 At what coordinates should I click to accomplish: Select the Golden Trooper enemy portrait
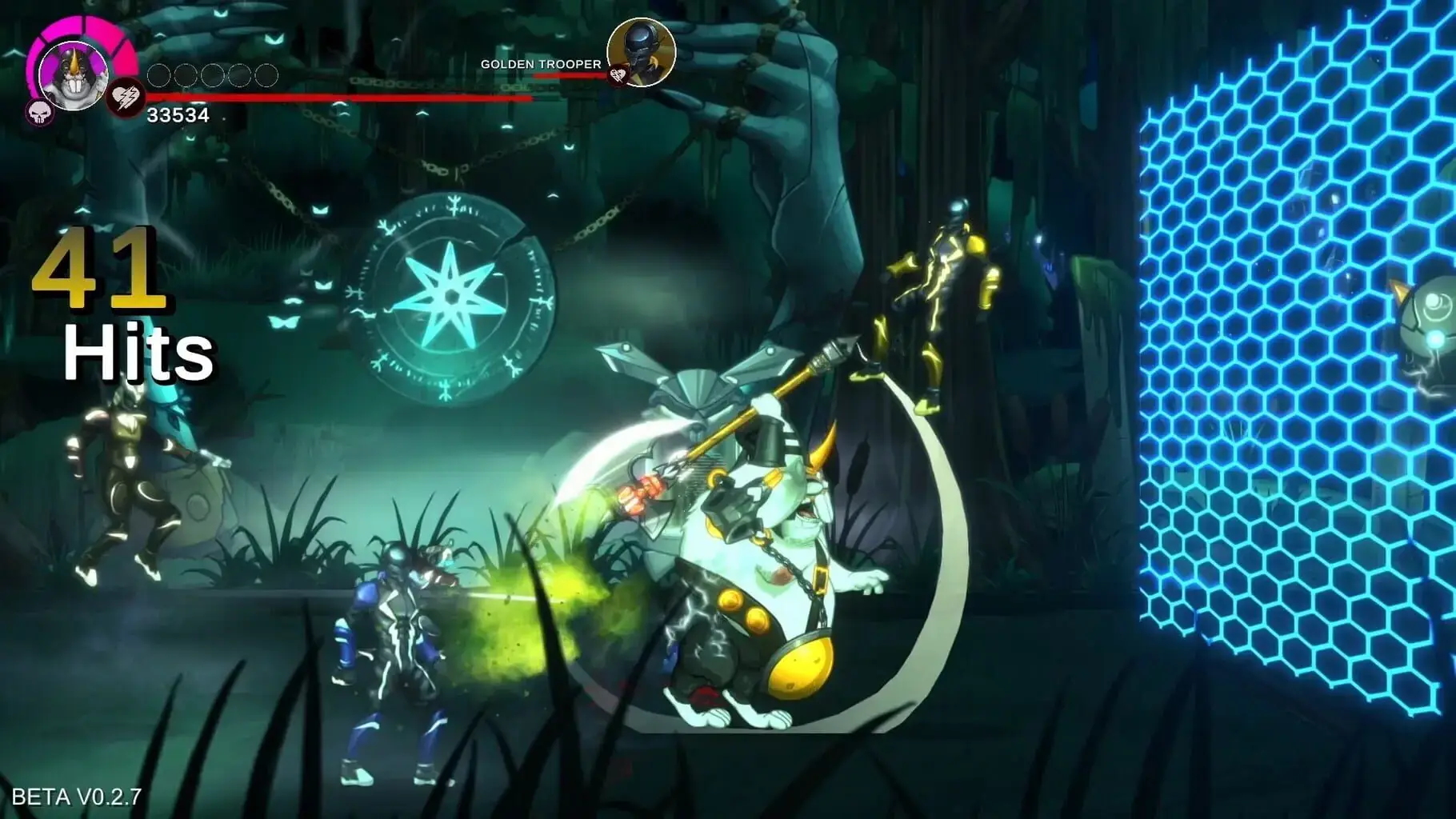point(642,52)
